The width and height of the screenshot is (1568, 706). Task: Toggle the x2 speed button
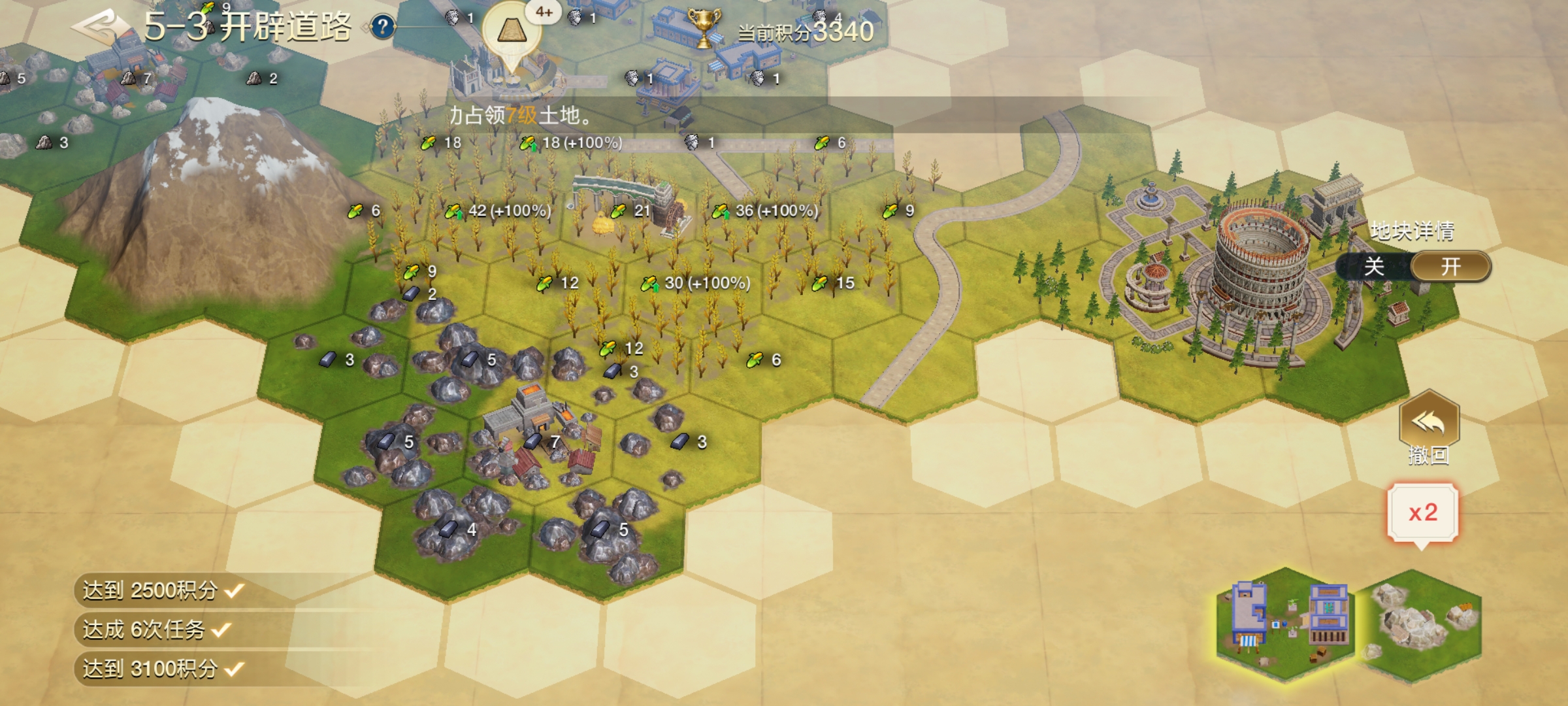[1423, 513]
